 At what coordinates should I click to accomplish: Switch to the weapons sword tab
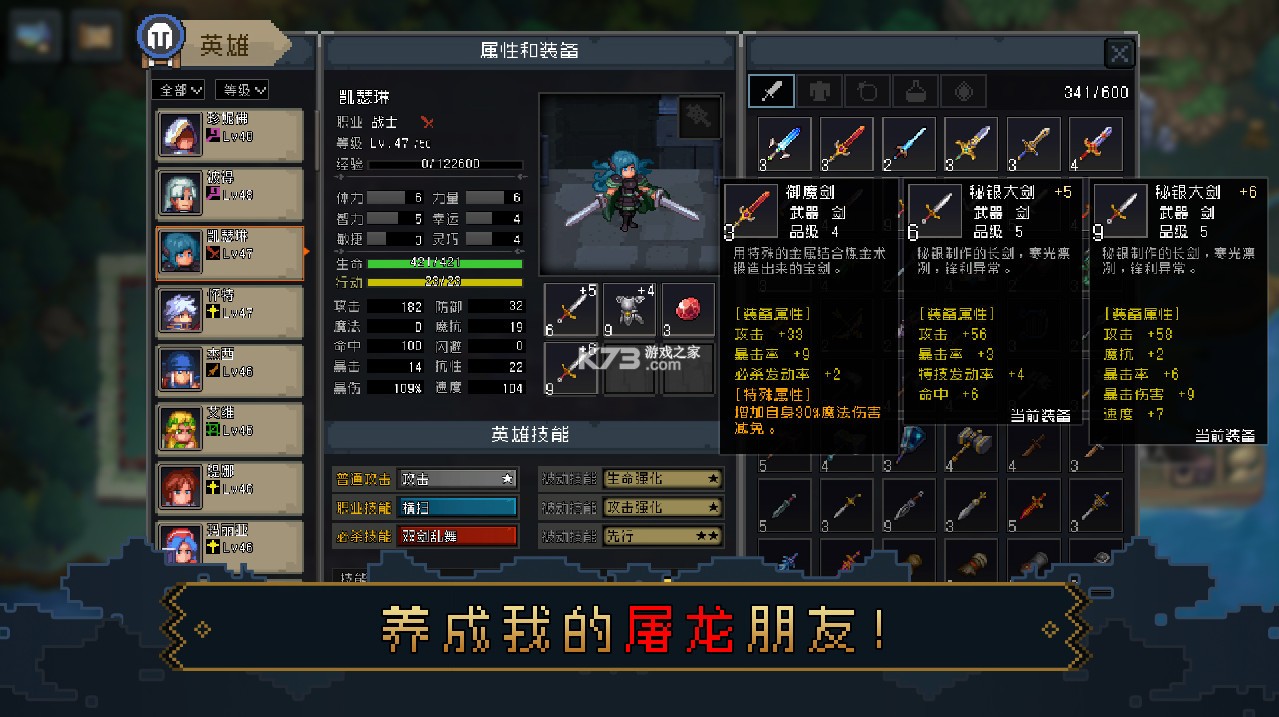click(x=771, y=91)
